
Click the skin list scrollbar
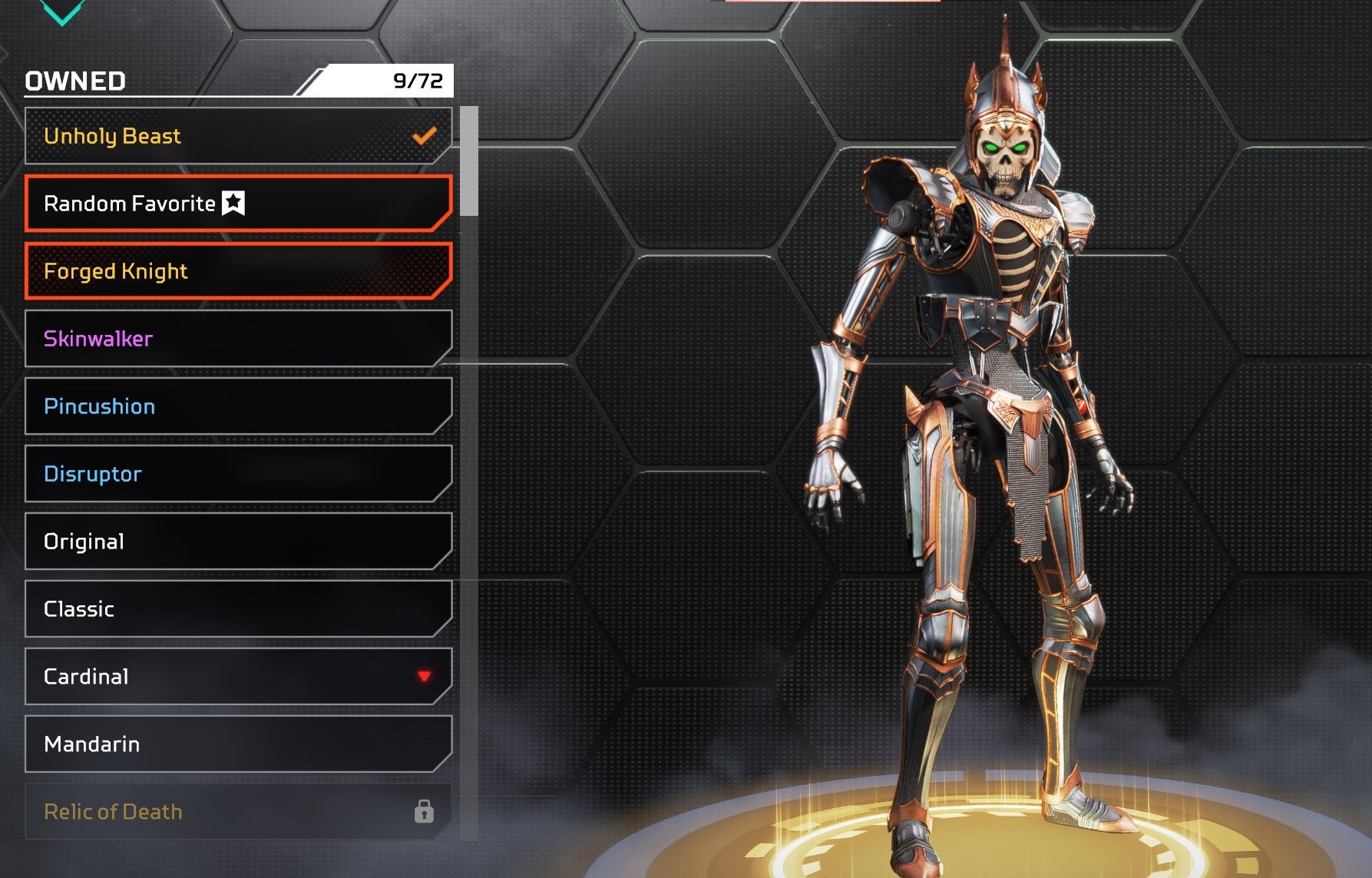pos(469,161)
